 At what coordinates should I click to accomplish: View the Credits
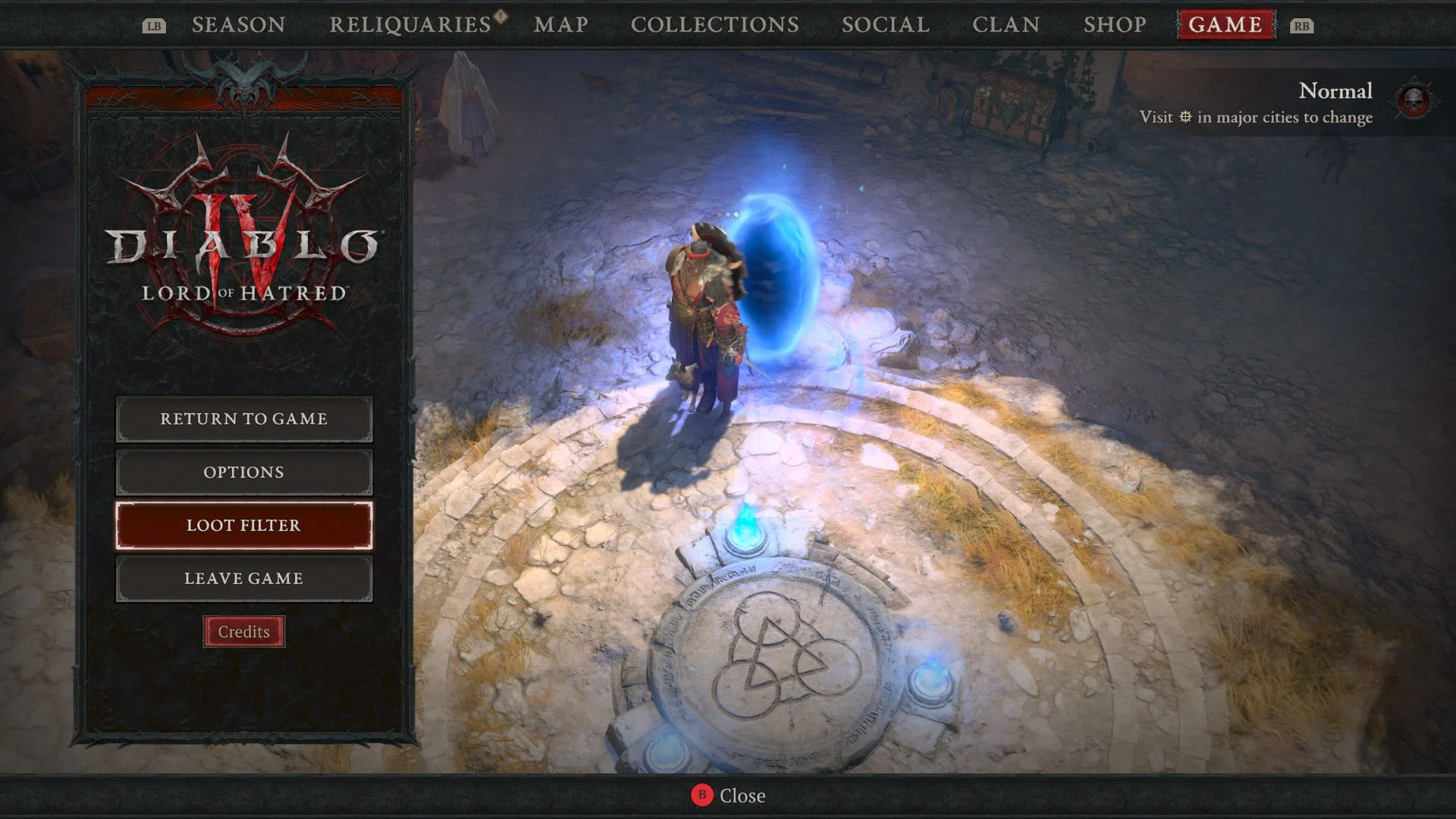[243, 632]
